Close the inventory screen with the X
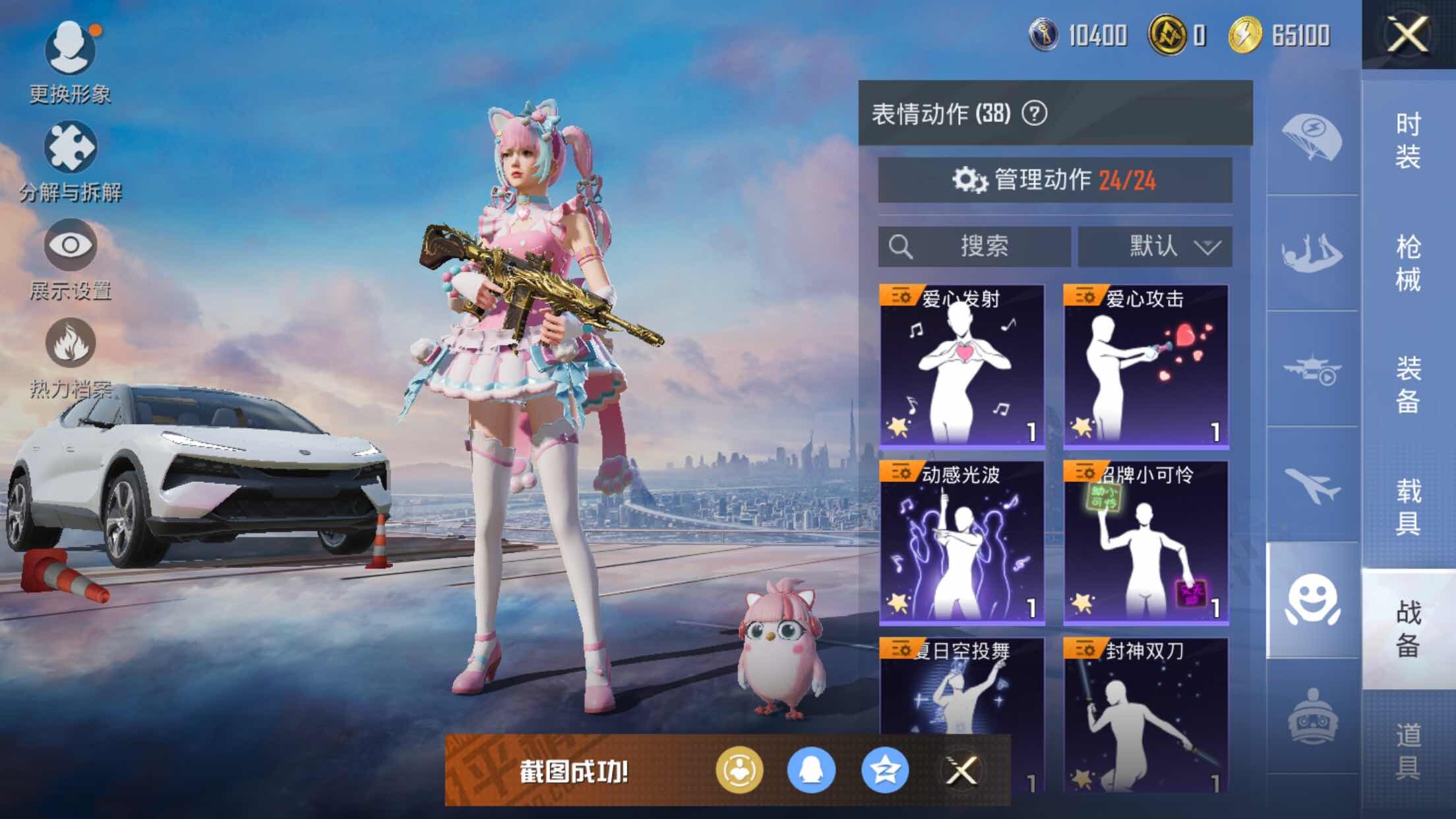Viewport: 1456px width, 819px height. pos(1408,34)
